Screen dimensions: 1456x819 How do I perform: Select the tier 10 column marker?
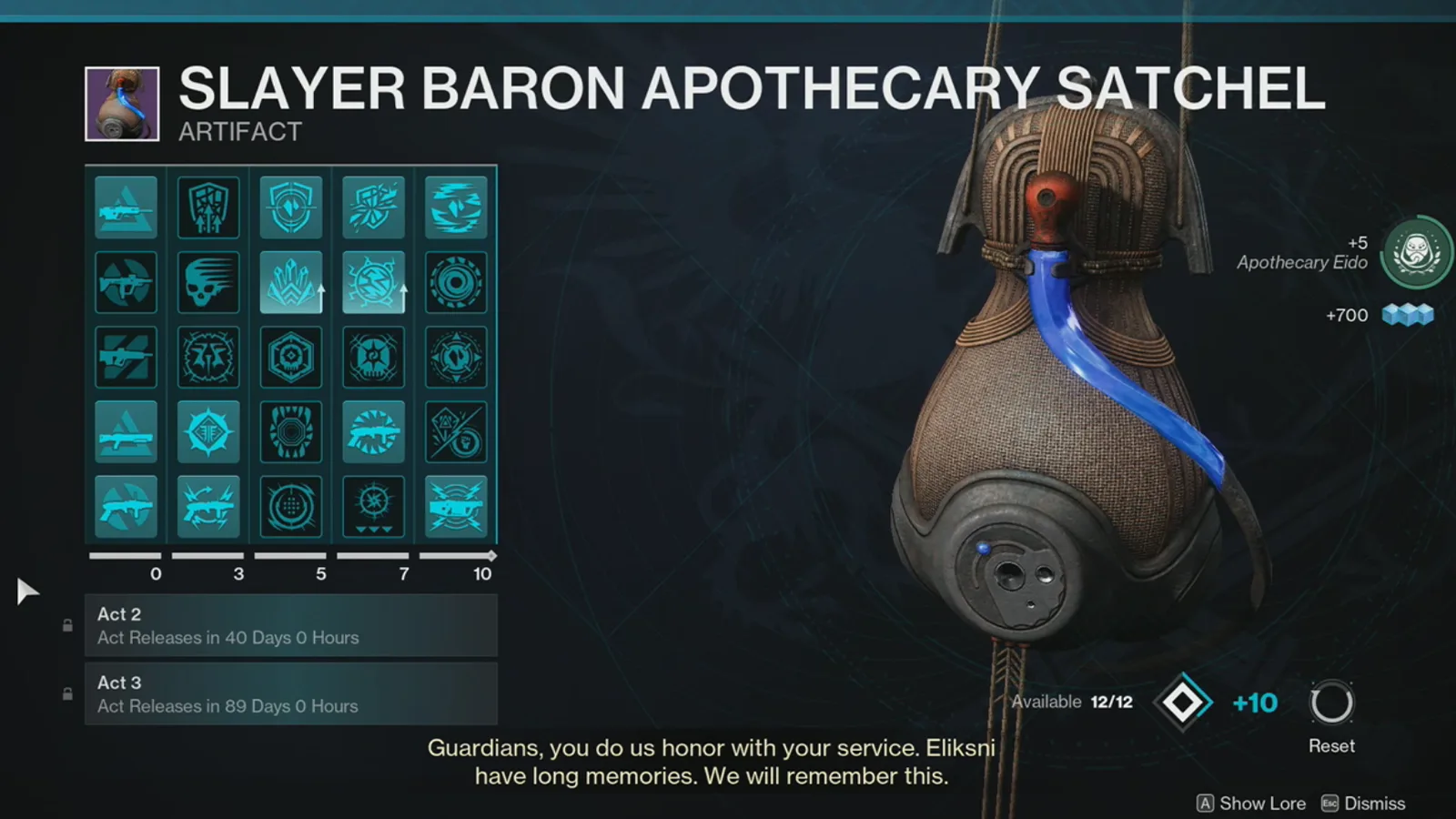coord(481,574)
